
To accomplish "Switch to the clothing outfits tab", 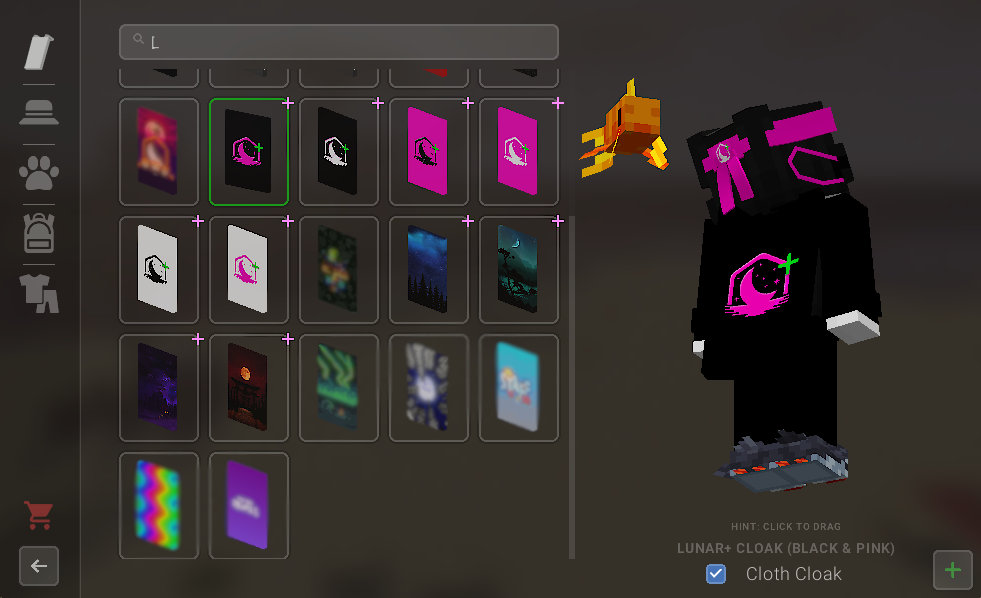I will tap(39, 293).
